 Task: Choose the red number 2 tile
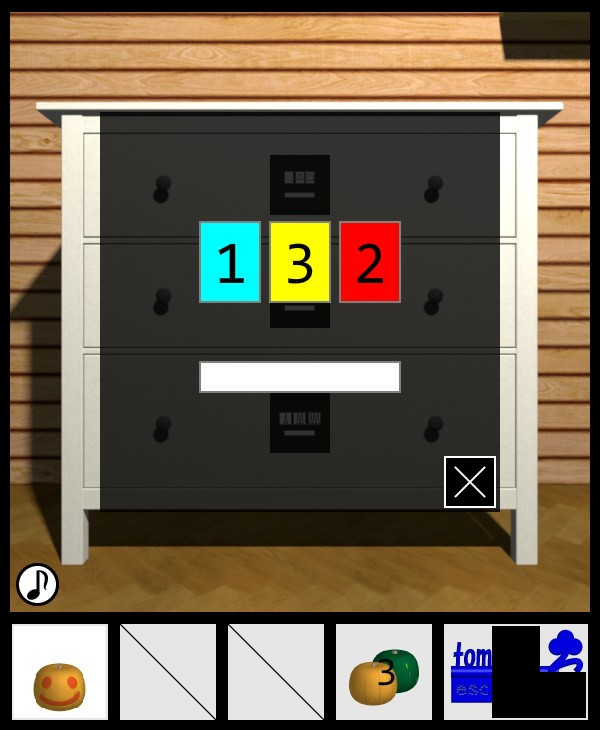[370, 262]
